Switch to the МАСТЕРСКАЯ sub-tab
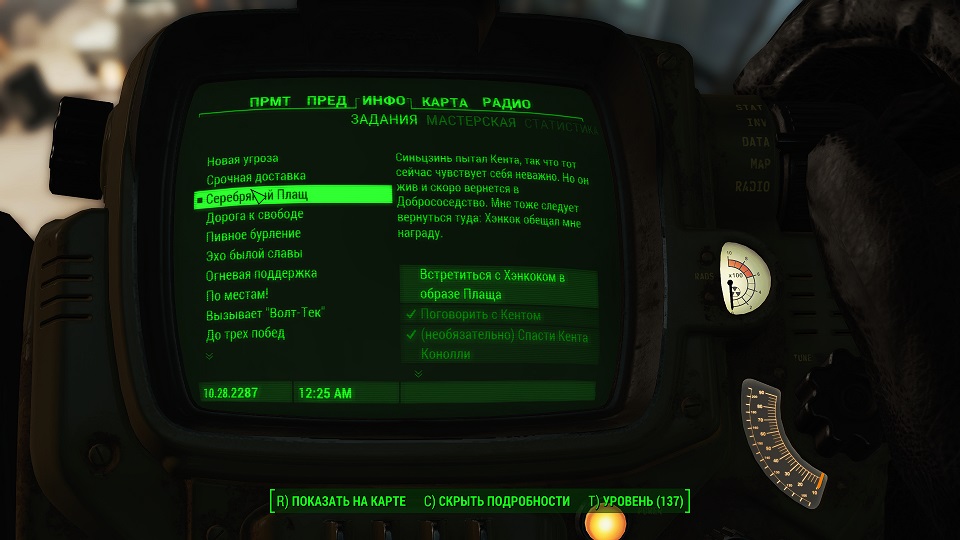The image size is (960, 540). point(471,122)
